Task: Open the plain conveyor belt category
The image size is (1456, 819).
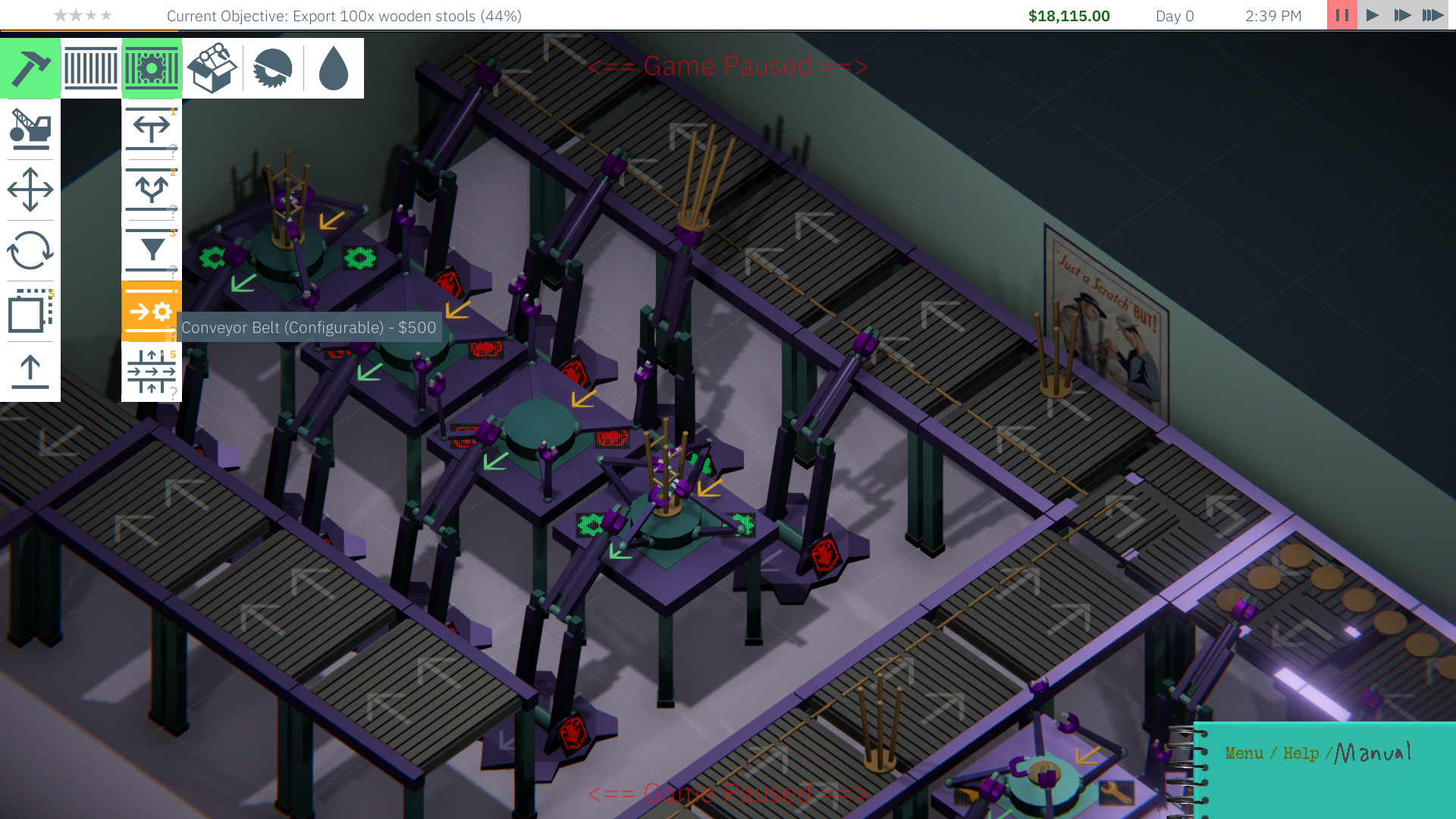Action: click(91, 68)
